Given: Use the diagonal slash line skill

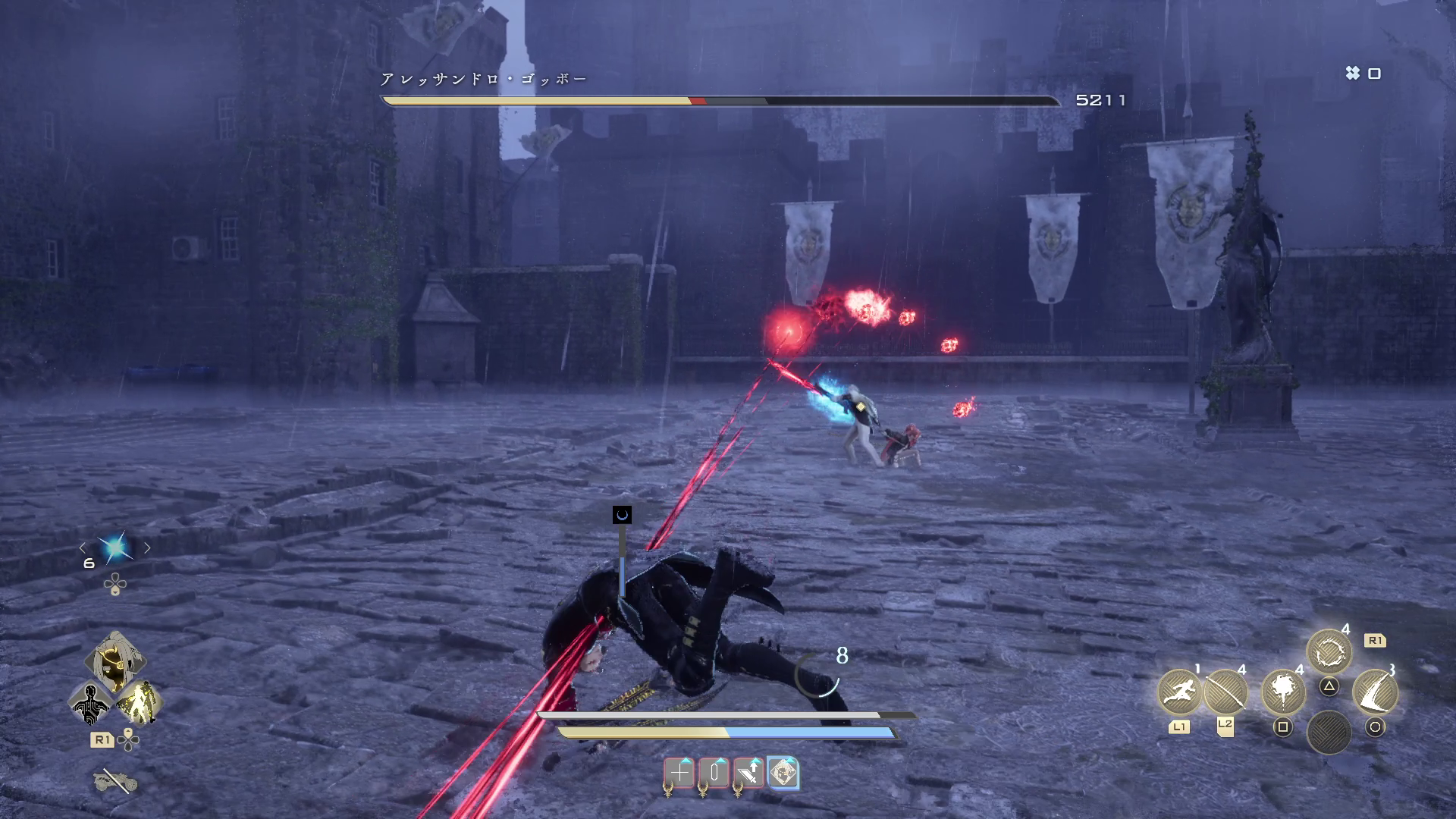Looking at the screenshot, I should (1225, 691).
